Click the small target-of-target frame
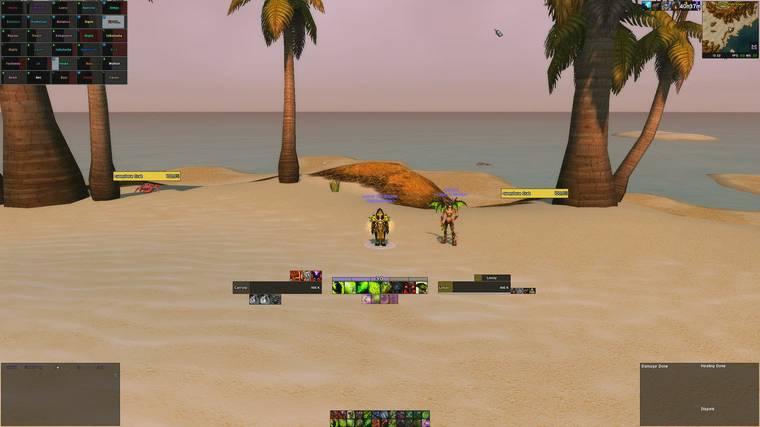Viewport: 760px width, 427px height. 491,278
